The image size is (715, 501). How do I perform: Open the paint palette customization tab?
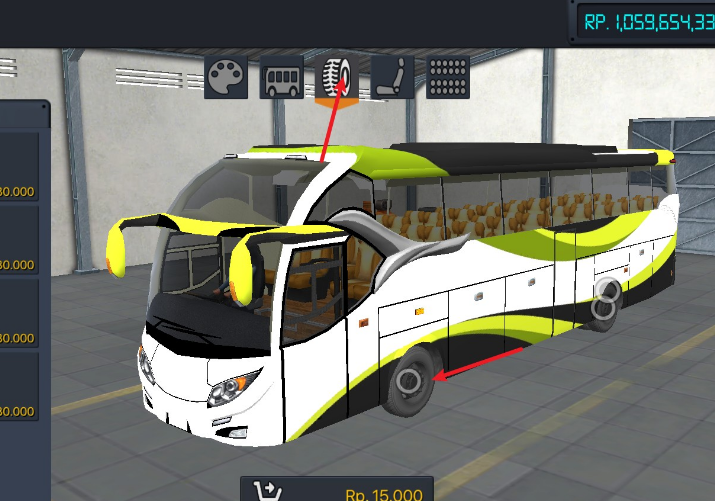point(226,77)
